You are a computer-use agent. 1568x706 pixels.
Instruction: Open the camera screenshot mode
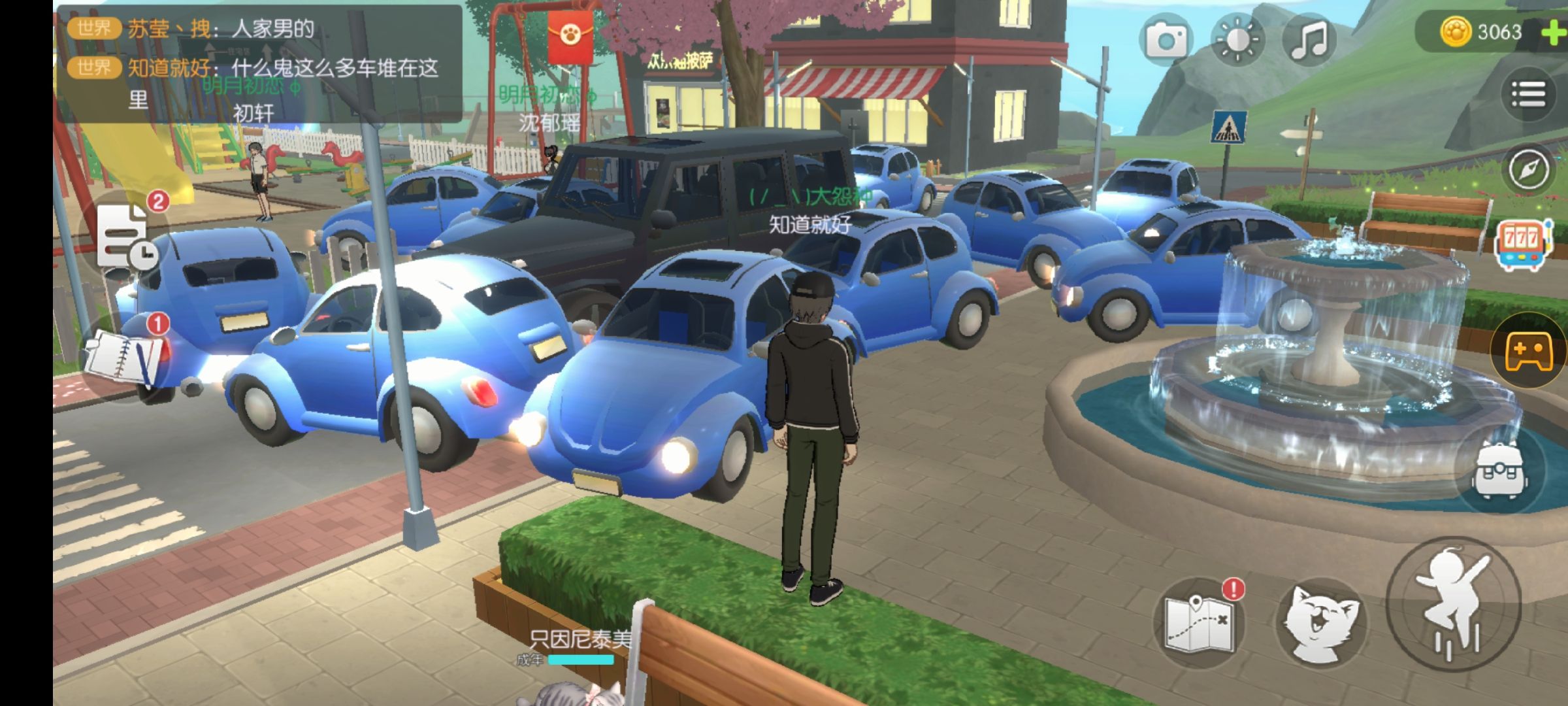click(1166, 40)
